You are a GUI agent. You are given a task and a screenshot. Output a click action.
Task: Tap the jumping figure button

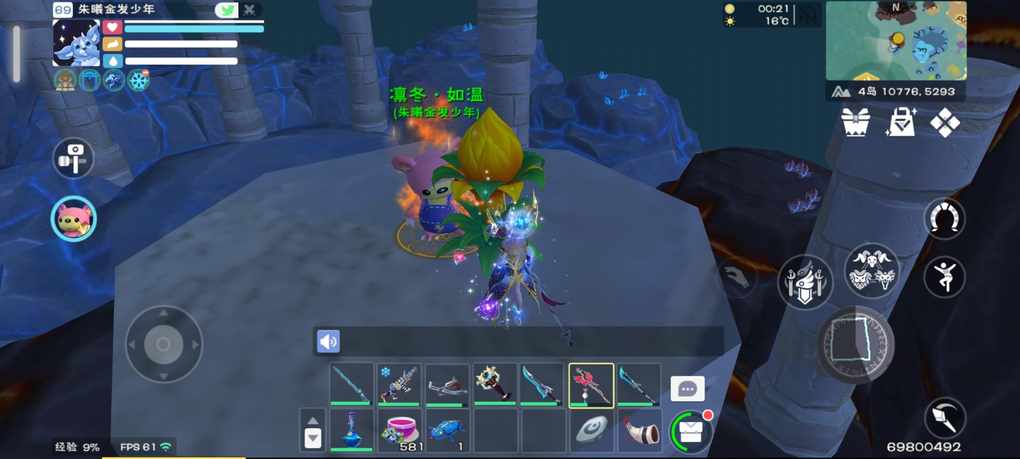pyautogui.click(x=944, y=277)
